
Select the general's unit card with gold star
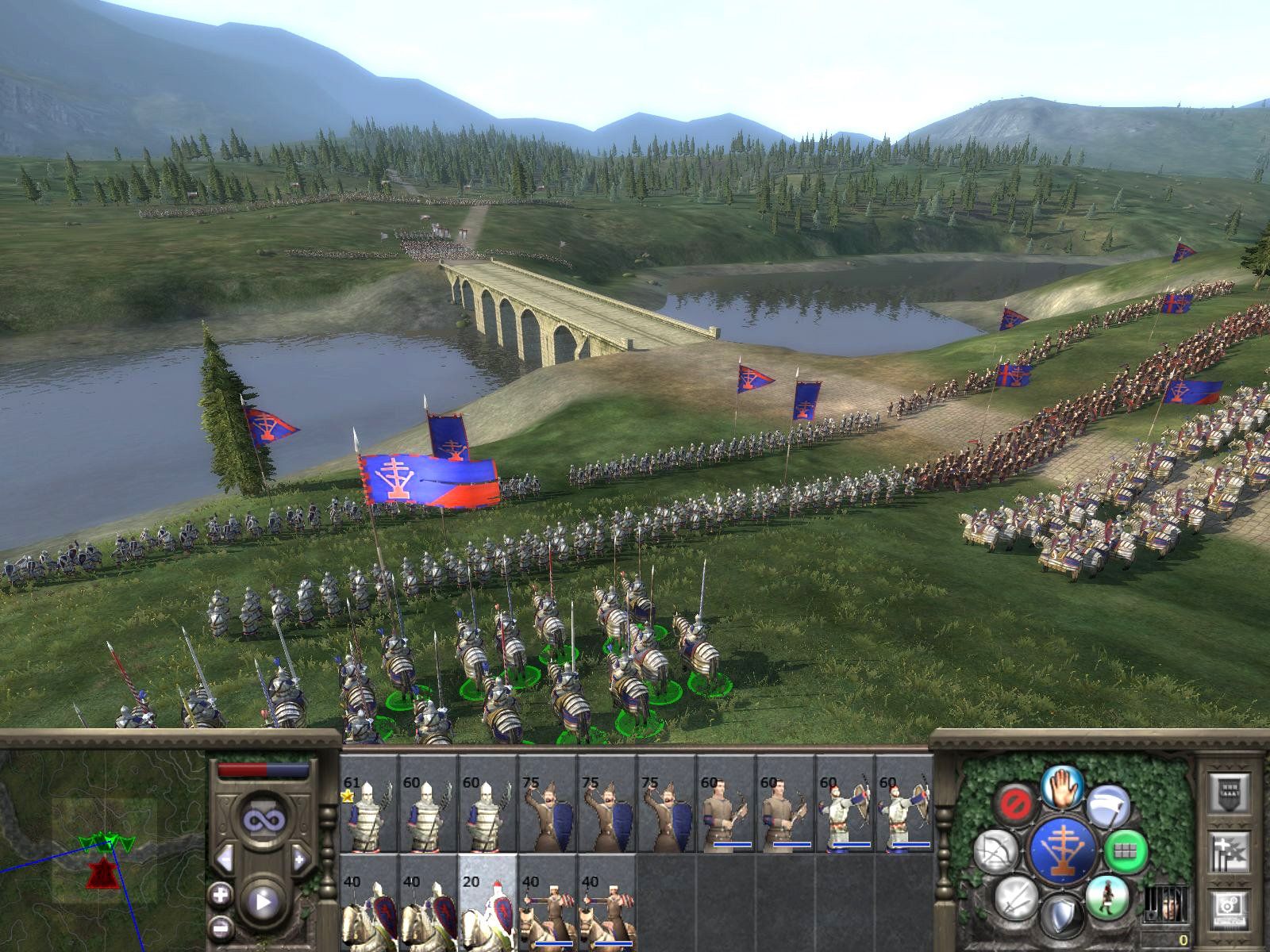click(369, 803)
